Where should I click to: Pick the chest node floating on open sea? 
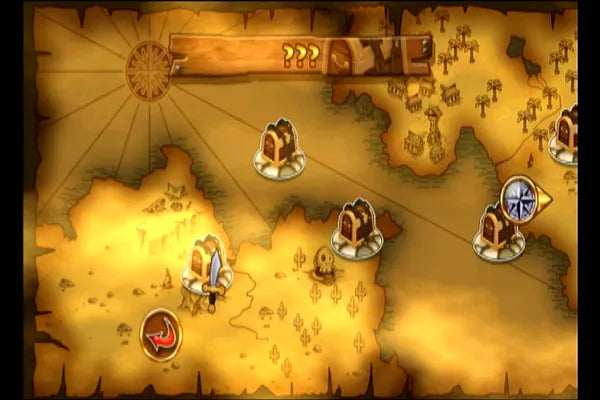(279, 149)
